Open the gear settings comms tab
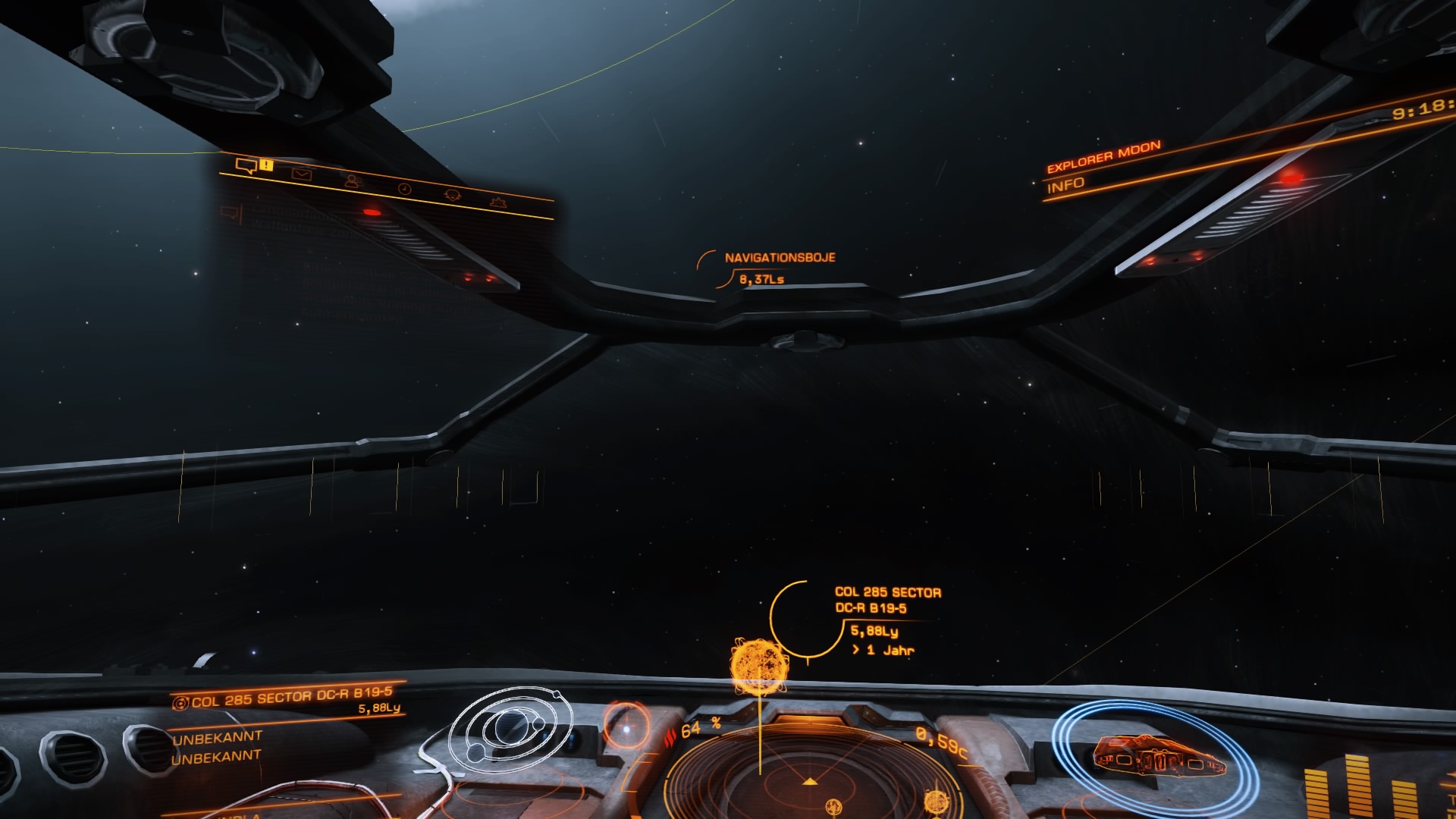1456x819 pixels. (x=499, y=202)
